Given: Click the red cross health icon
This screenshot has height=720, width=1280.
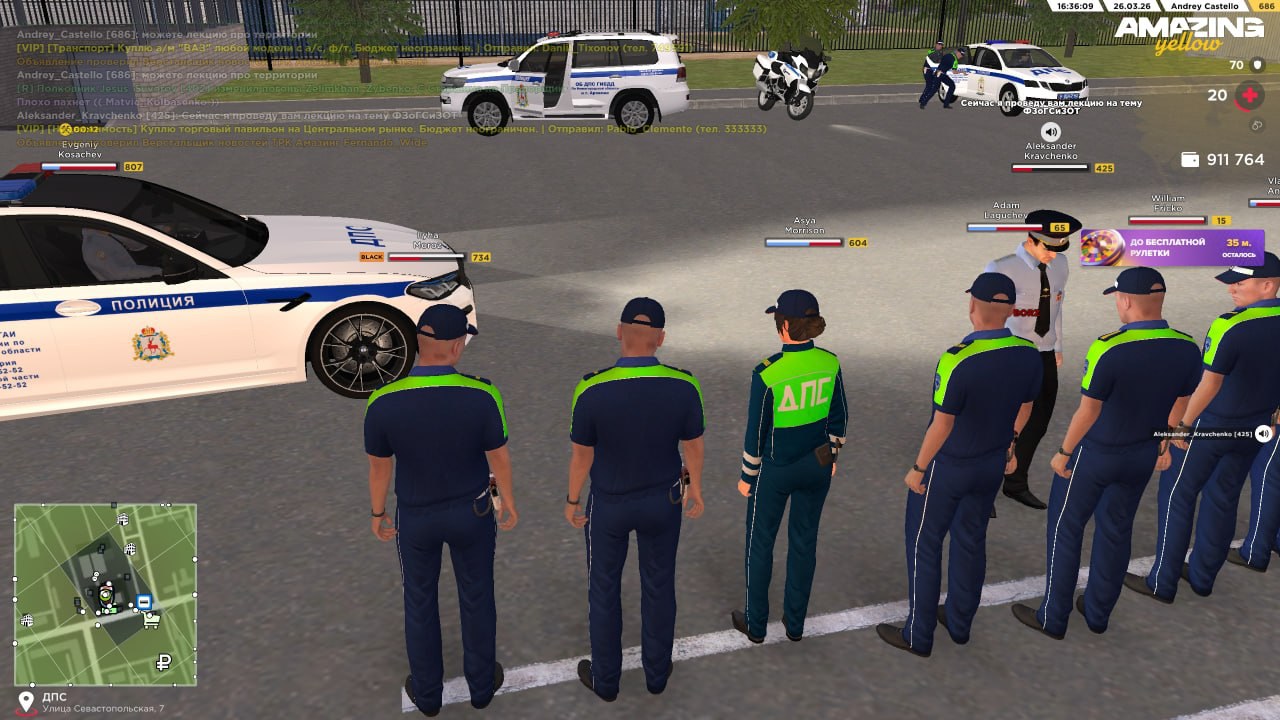Looking at the screenshot, I should [1249, 96].
